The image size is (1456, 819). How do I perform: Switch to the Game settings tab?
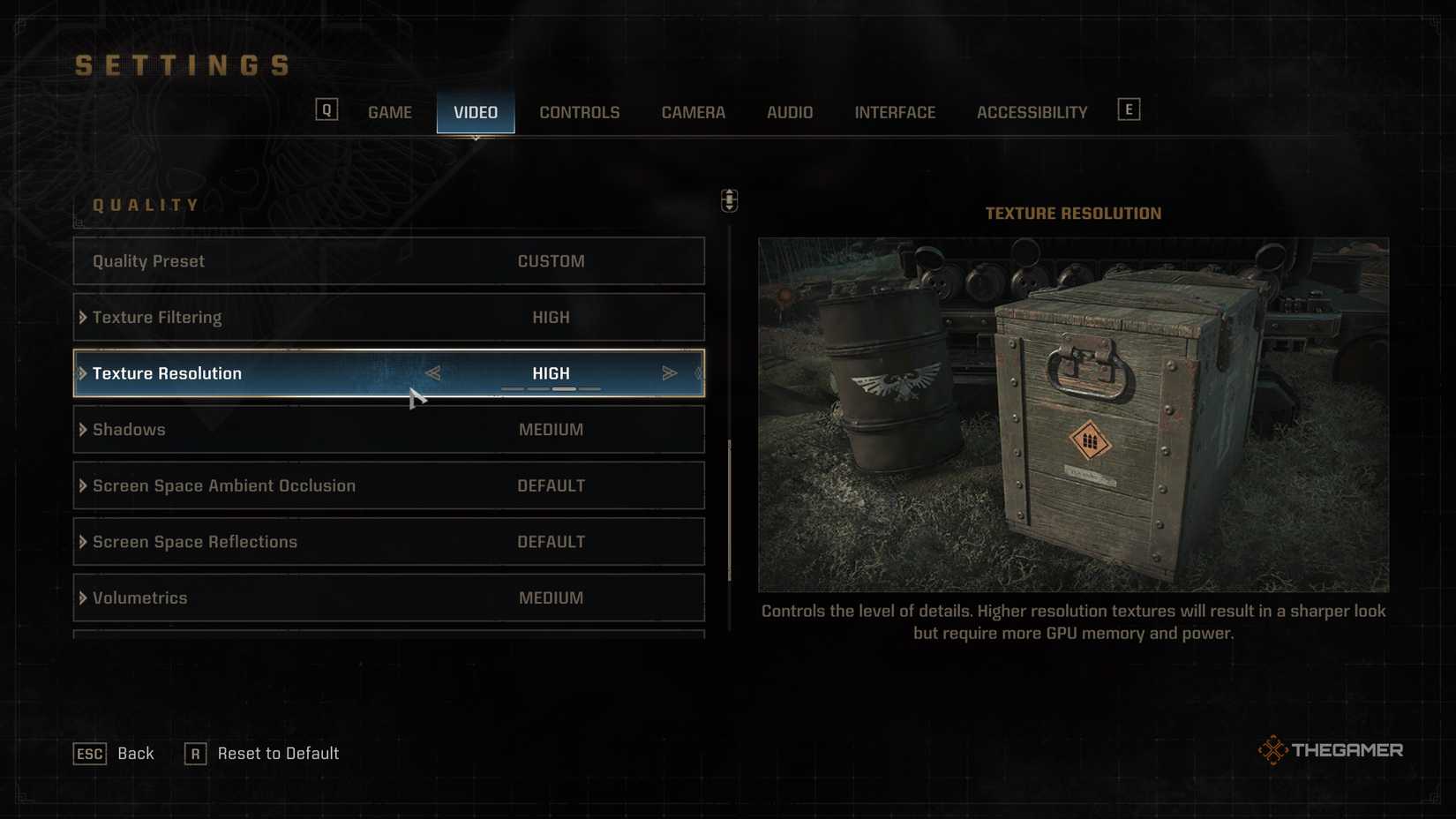pyautogui.click(x=389, y=112)
